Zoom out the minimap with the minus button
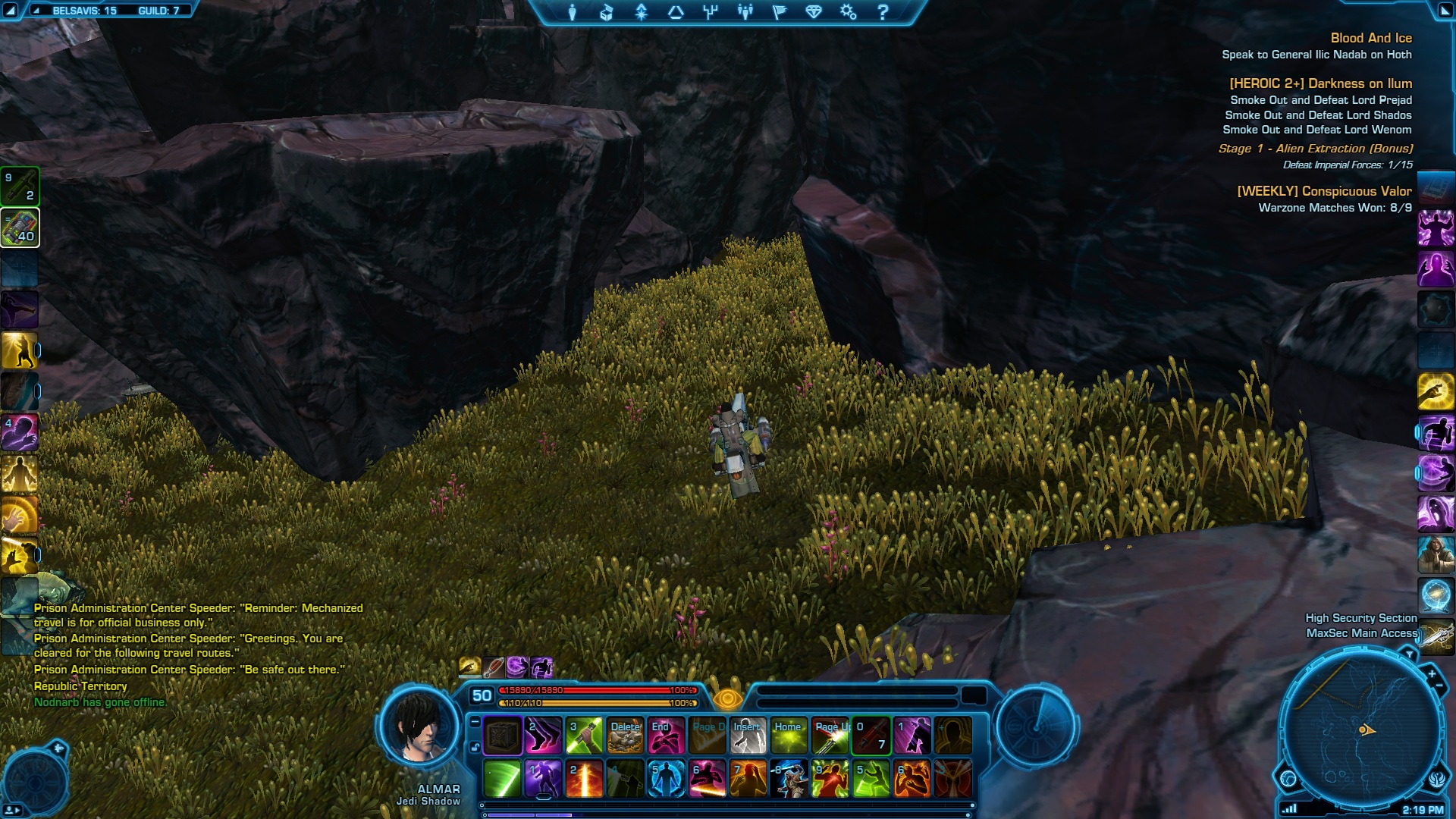 1439,686
